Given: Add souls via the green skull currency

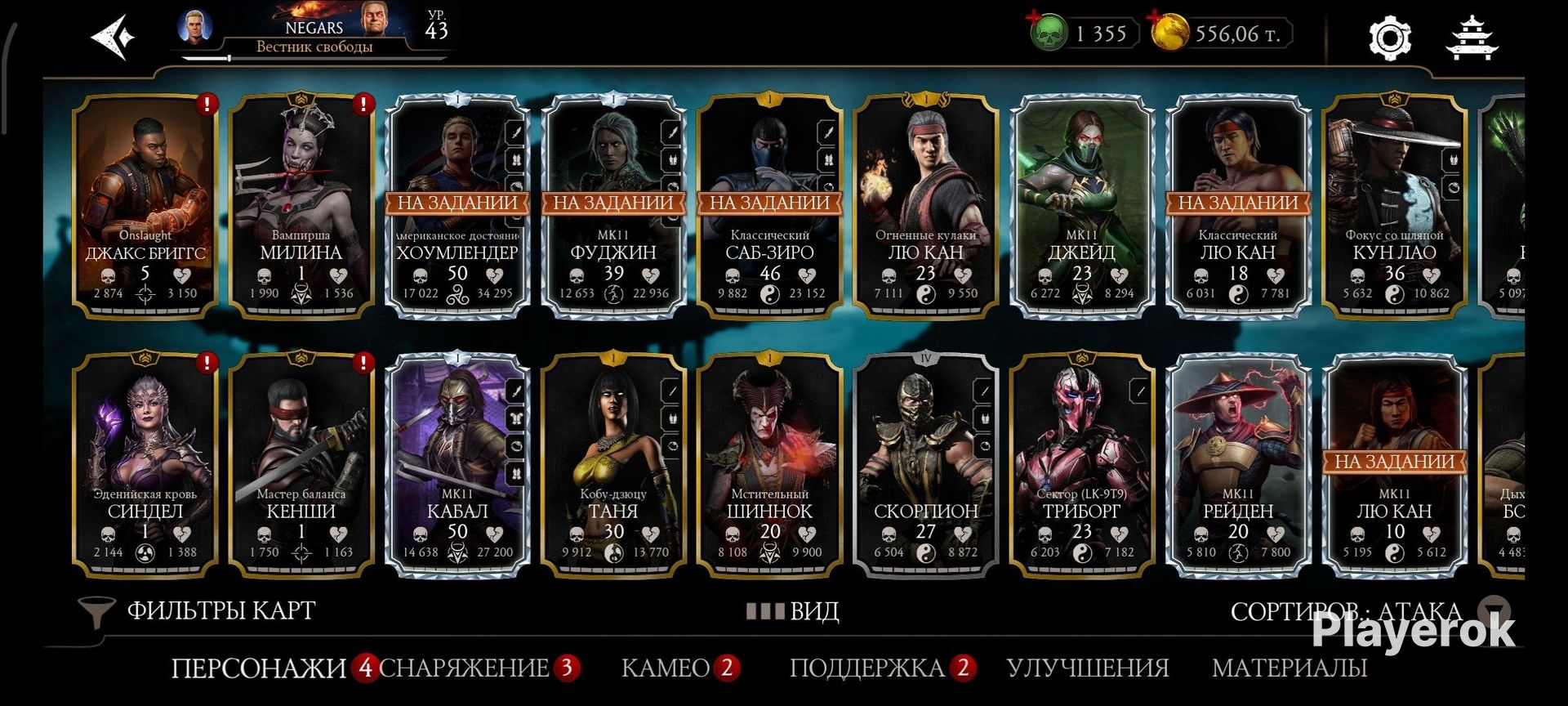Looking at the screenshot, I should [x=1049, y=34].
